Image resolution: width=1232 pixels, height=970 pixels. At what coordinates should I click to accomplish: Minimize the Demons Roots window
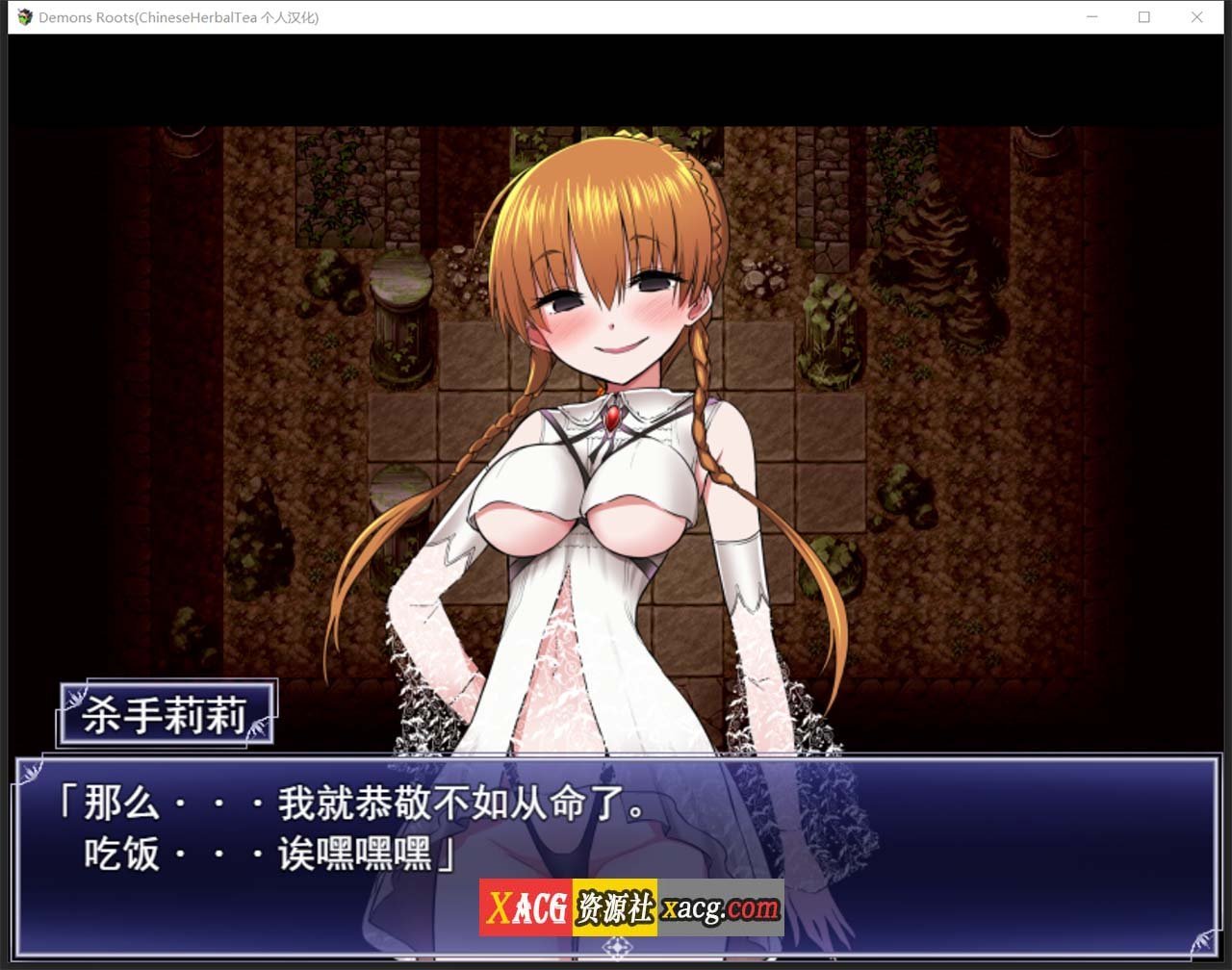1091,17
